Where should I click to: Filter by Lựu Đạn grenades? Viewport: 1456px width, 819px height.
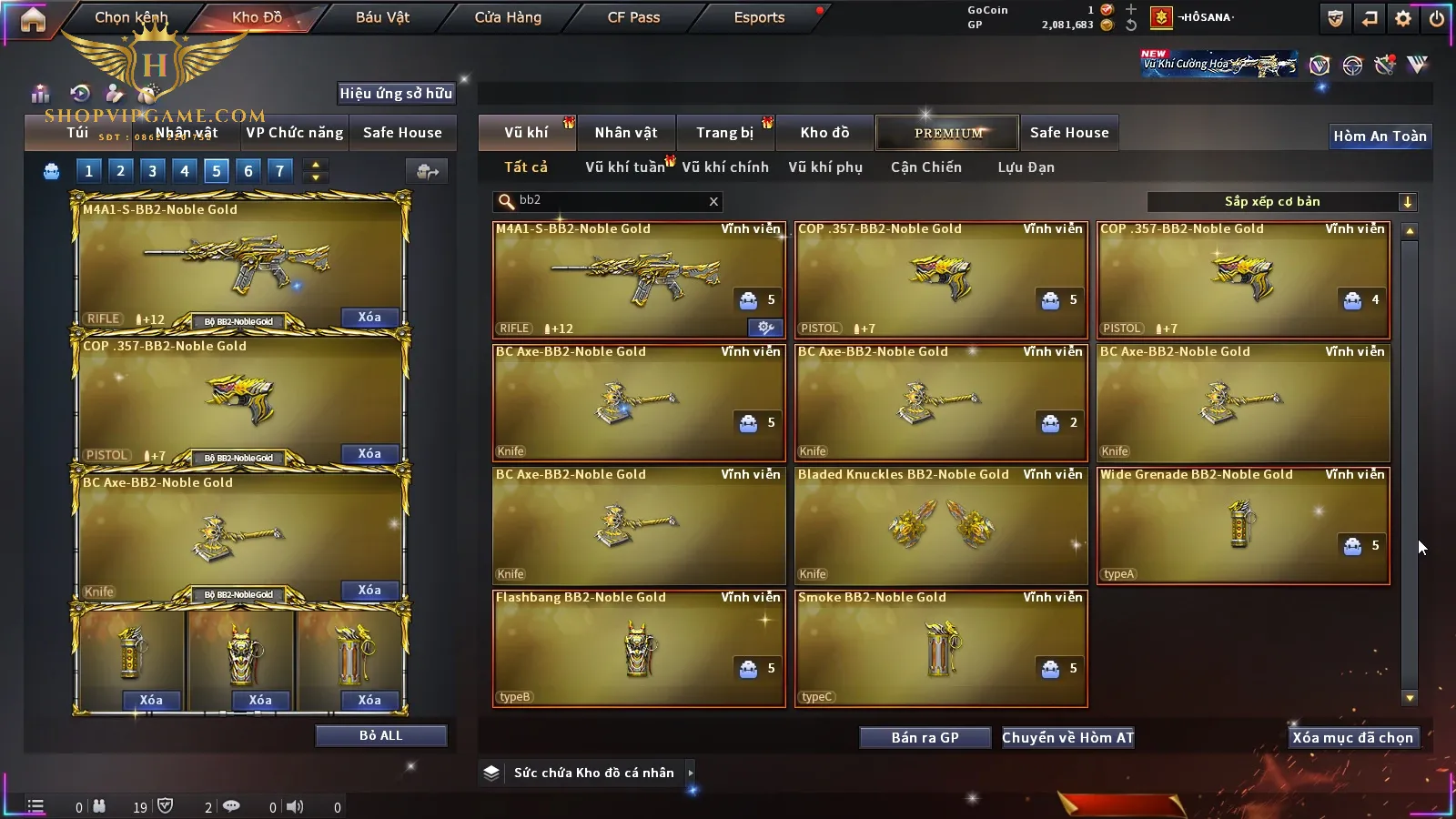click(x=1026, y=167)
